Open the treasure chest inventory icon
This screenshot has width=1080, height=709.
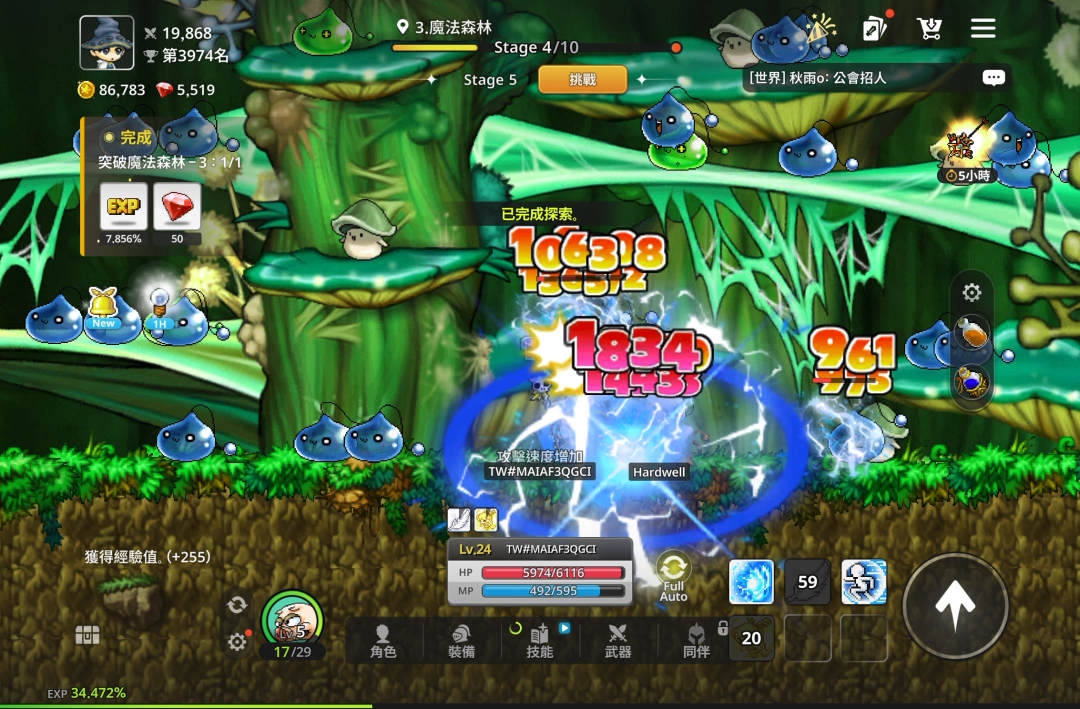[88, 635]
